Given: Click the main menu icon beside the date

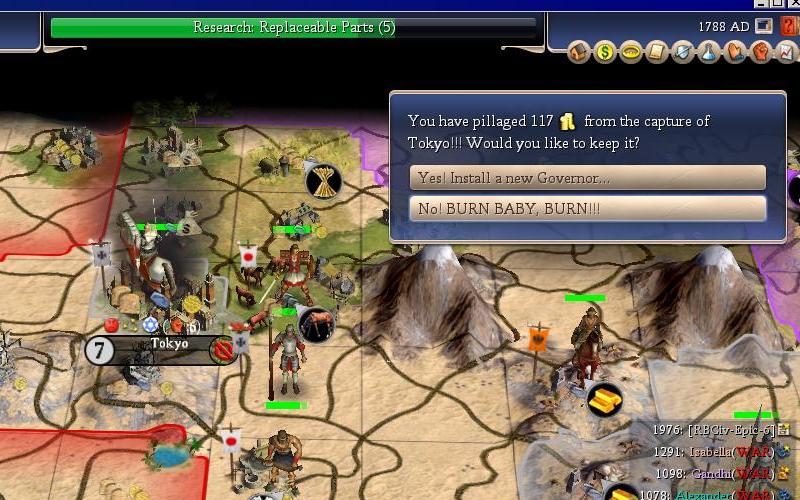Looking at the screenshot, I should [763, 24].
